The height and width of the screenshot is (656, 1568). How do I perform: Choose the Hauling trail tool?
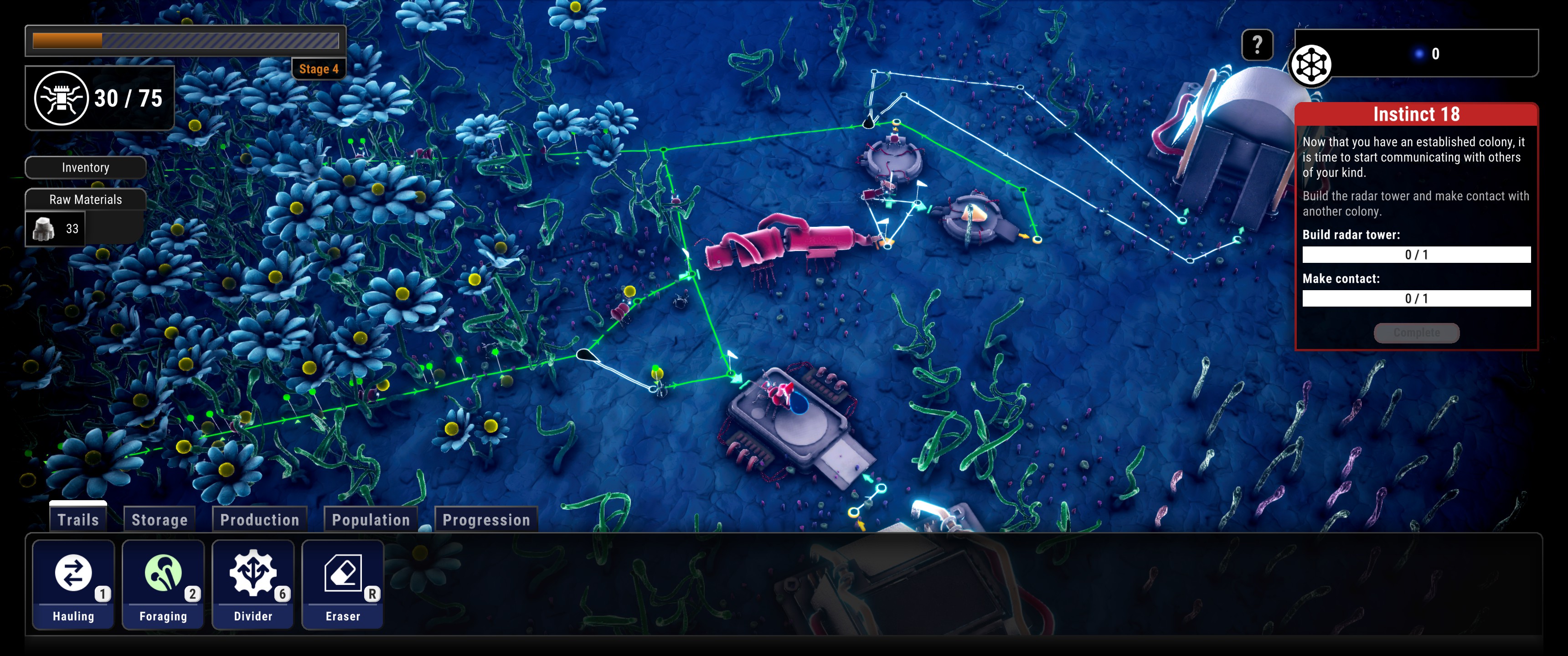click(x=73, y=584)
